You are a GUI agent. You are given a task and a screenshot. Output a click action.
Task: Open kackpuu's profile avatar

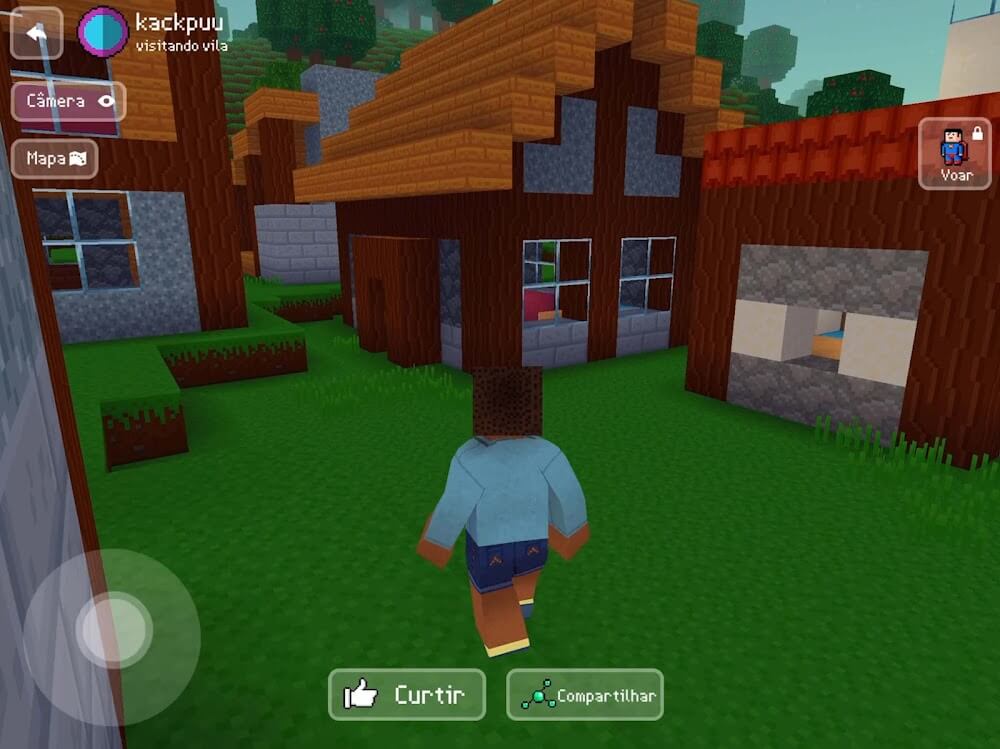click(103, 31)
